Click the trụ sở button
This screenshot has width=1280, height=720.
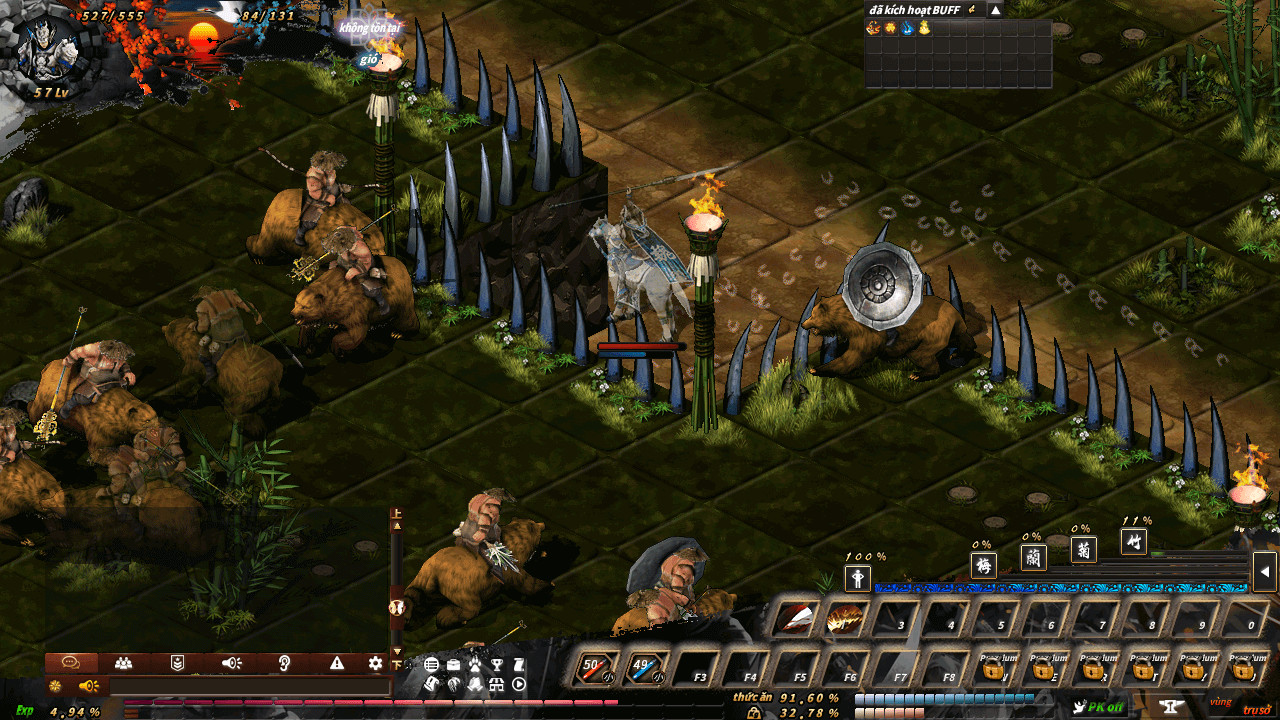click(1257, 709)
